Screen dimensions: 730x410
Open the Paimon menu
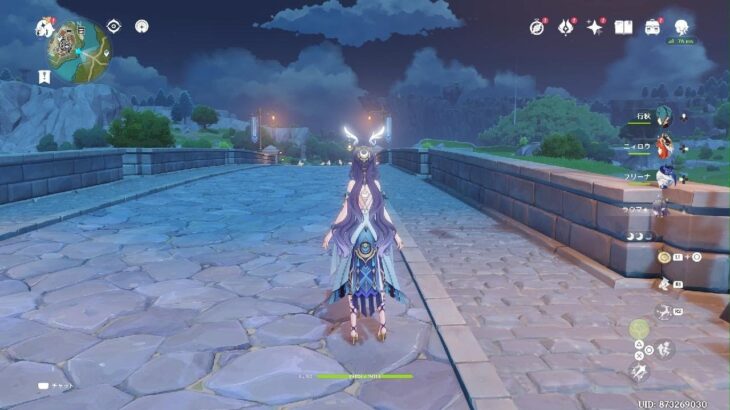pyautogui.click(x=45, y=29)
